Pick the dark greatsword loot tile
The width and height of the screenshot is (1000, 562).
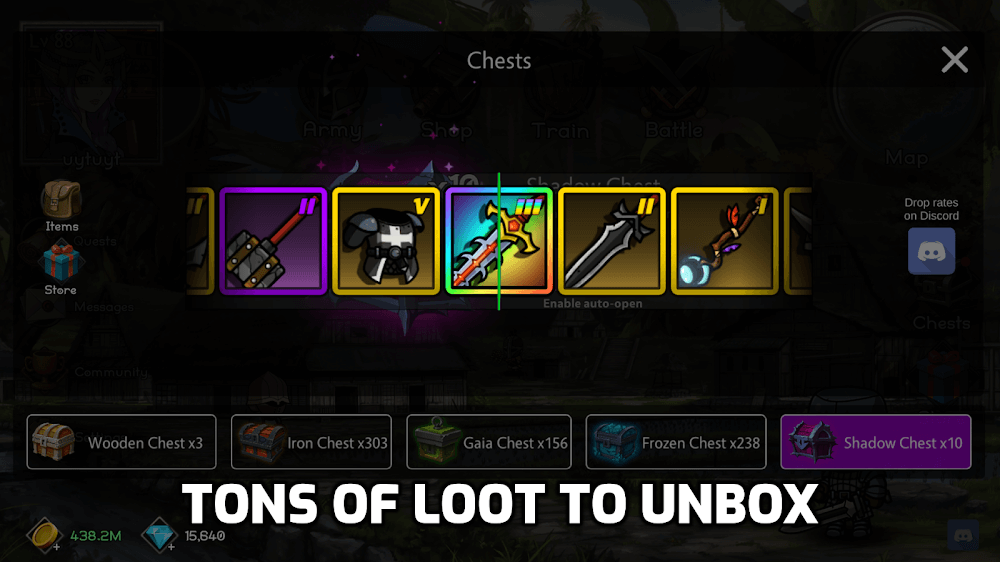coord(612,241)
